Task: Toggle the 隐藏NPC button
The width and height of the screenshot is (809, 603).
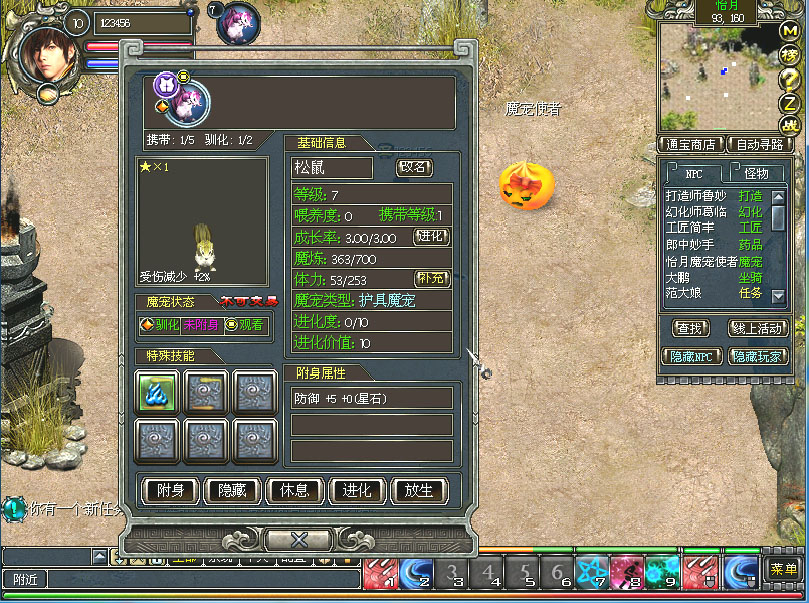Action: pos(692,356)
